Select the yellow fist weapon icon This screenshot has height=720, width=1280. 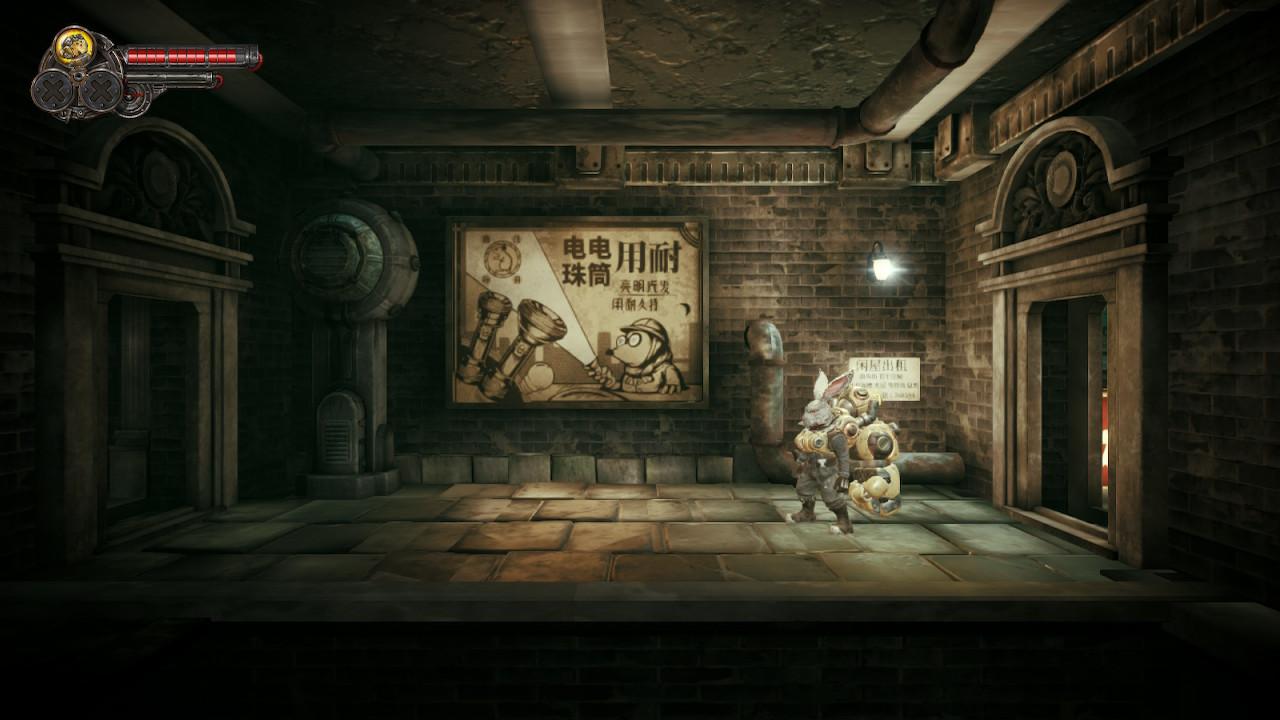(73, 45)
